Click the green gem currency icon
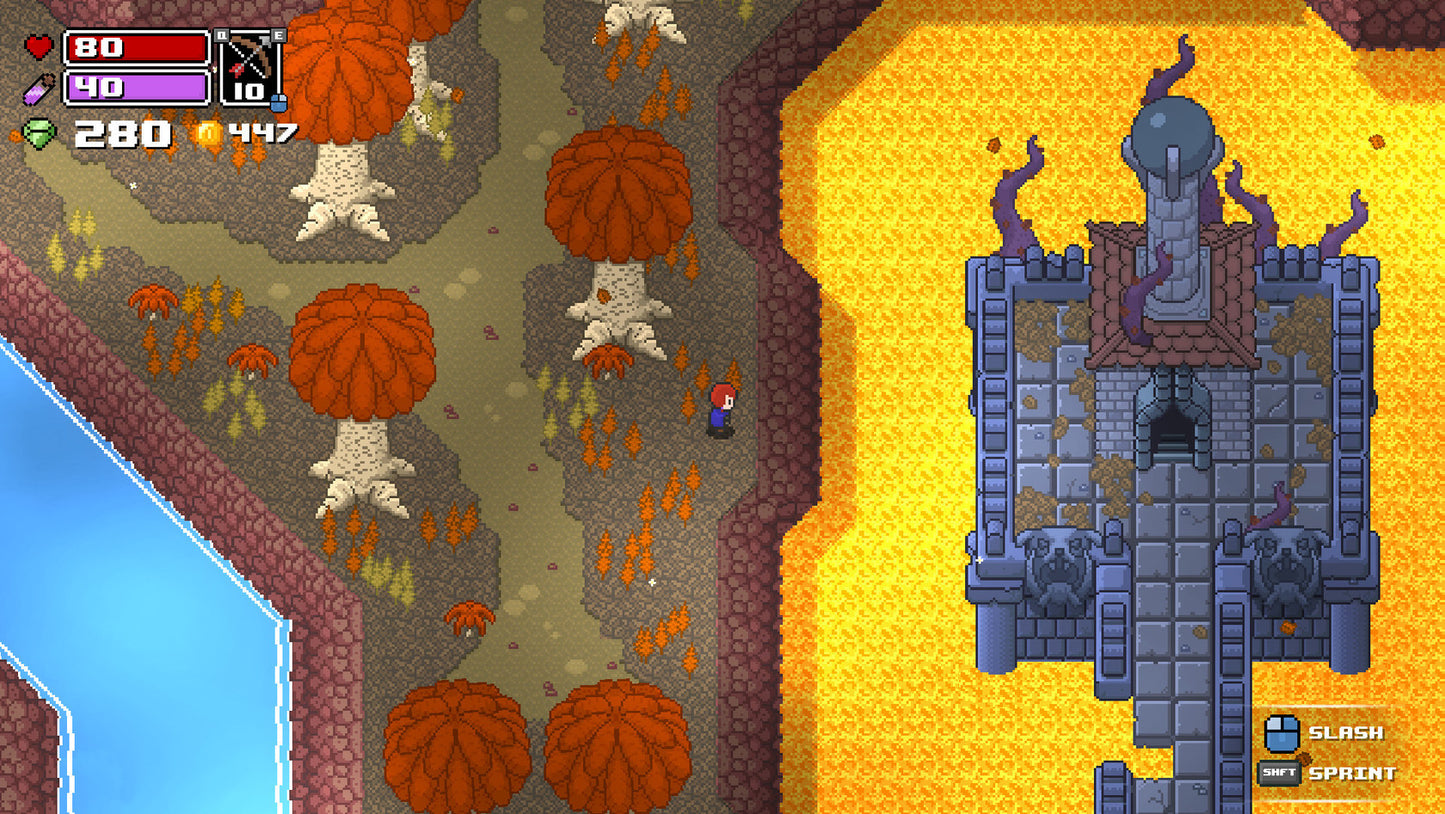1445x814 pixels. coord(39,133)
